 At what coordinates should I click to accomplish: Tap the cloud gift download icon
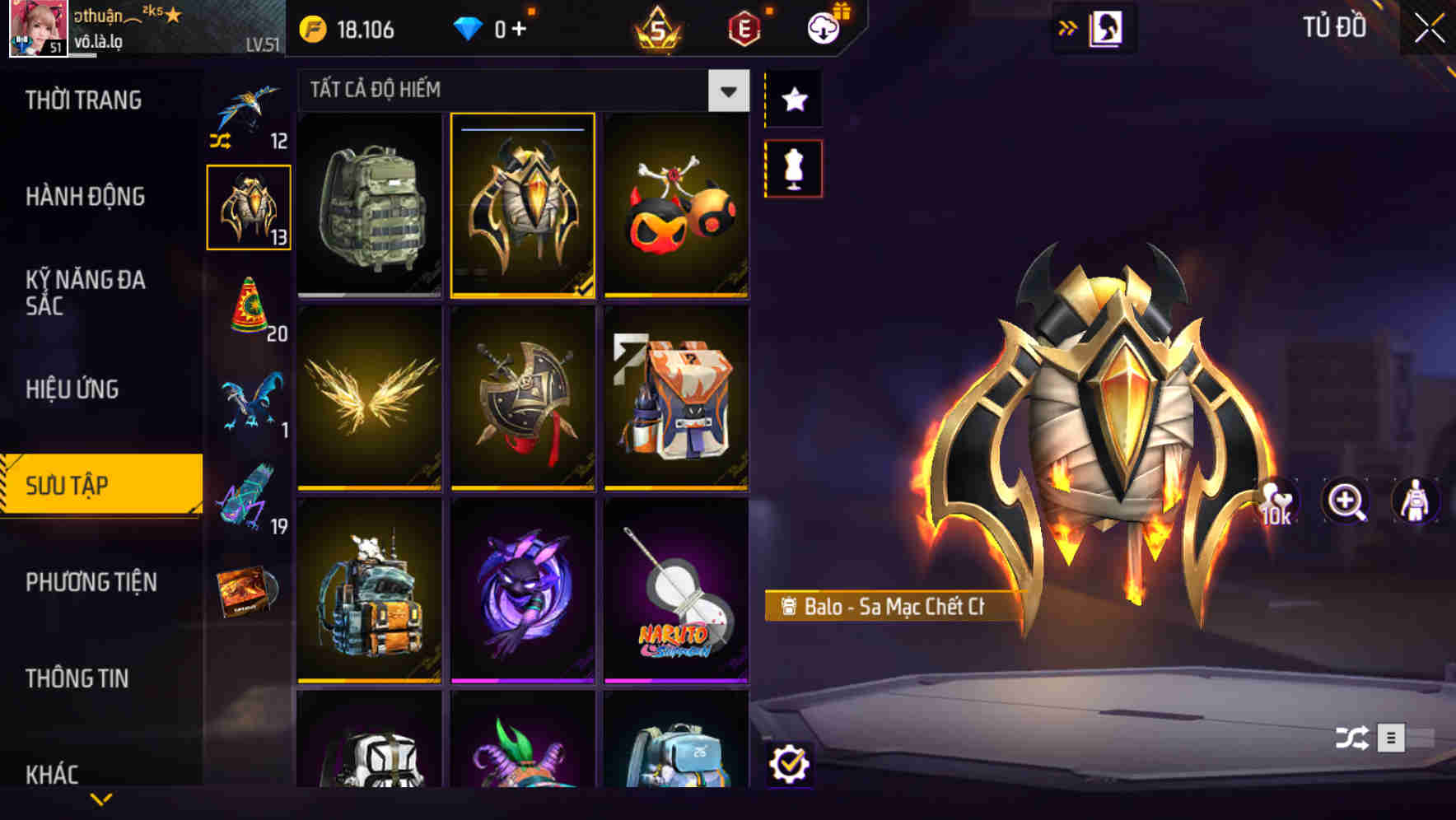824,27
